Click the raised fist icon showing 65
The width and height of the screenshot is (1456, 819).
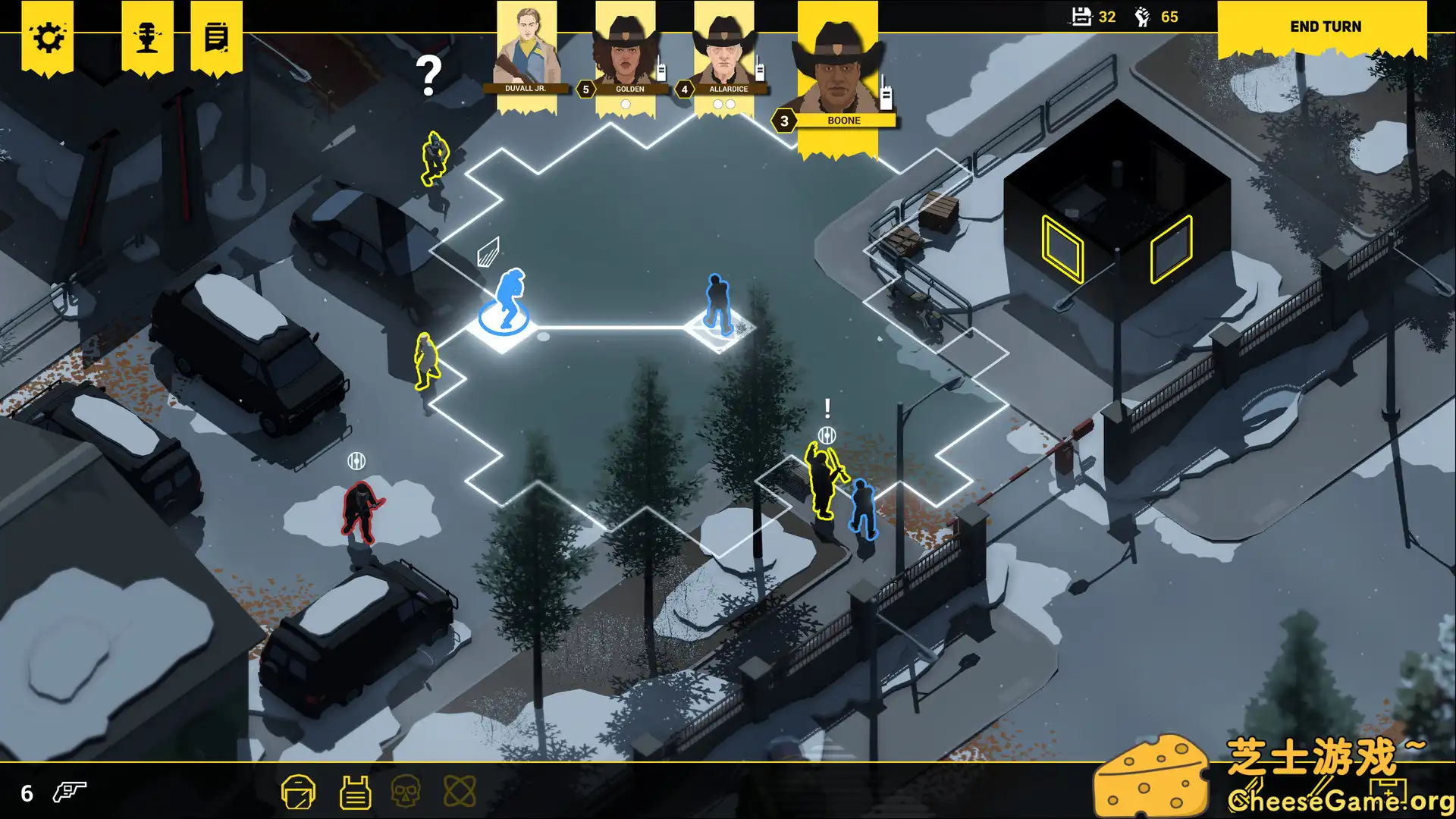pos(1141,17)
